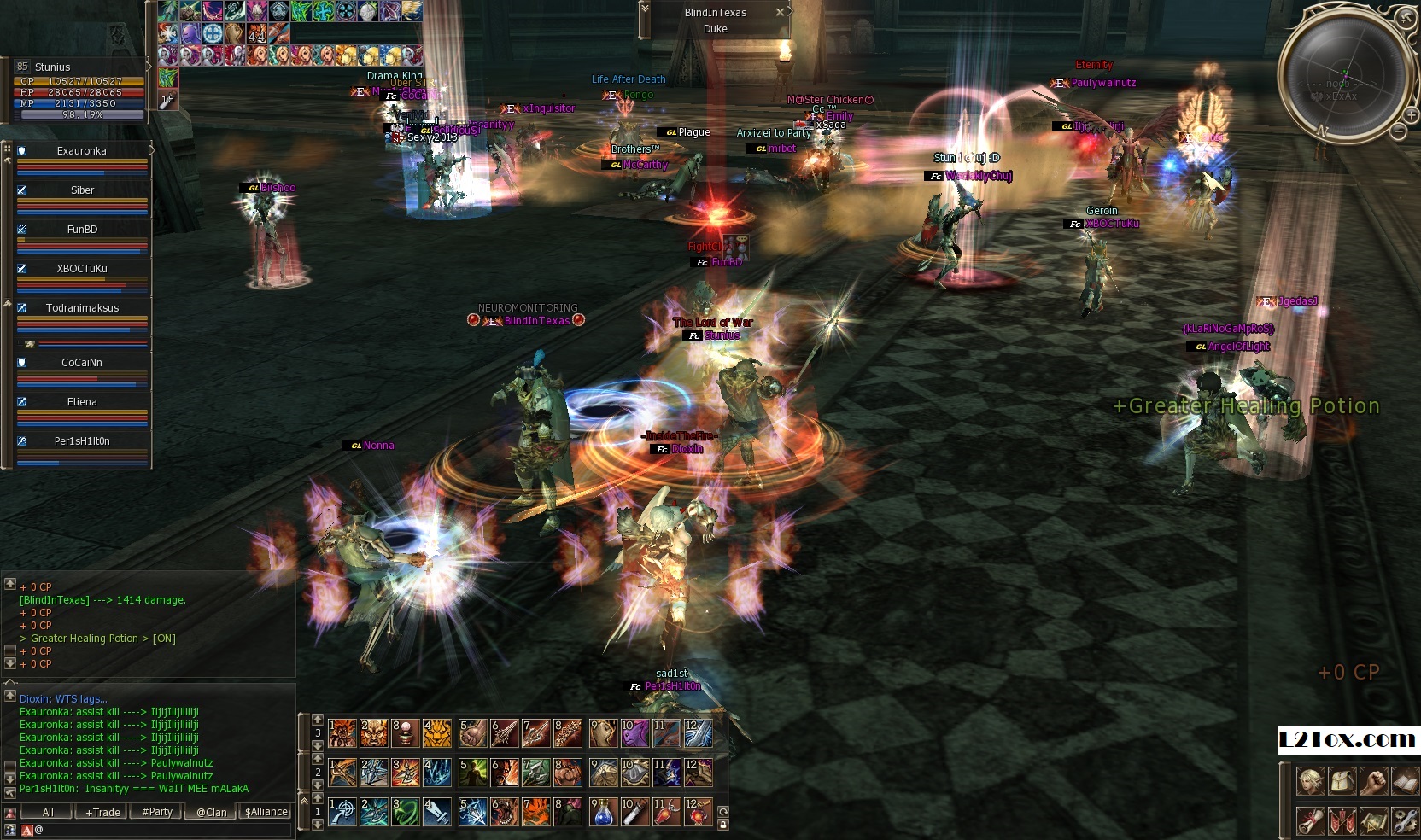Switch to the #Party chat tab
Screen dimensions: 1421x840
coord(157,812)
